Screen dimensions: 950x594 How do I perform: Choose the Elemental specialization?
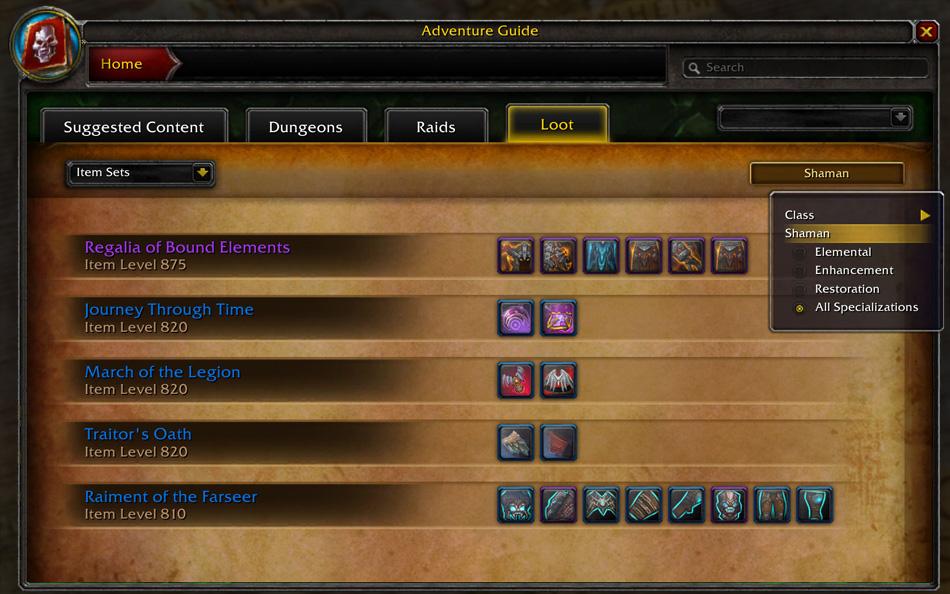(843, 252)
